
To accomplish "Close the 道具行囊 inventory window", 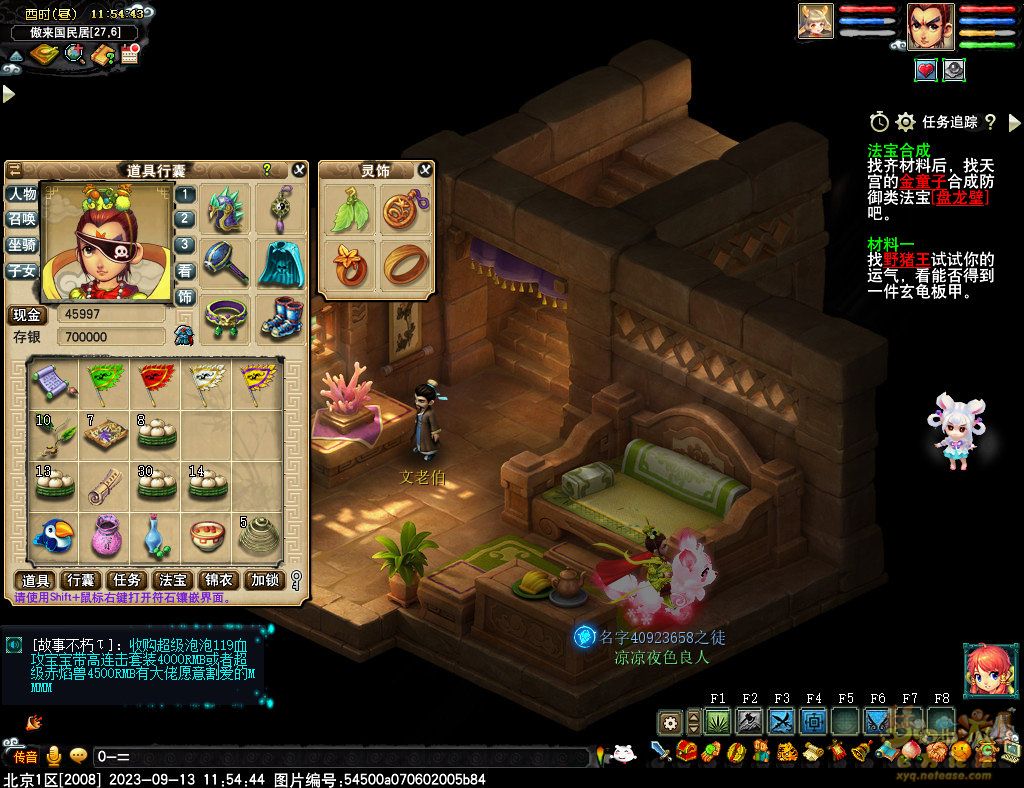I will tap(298, 171).
